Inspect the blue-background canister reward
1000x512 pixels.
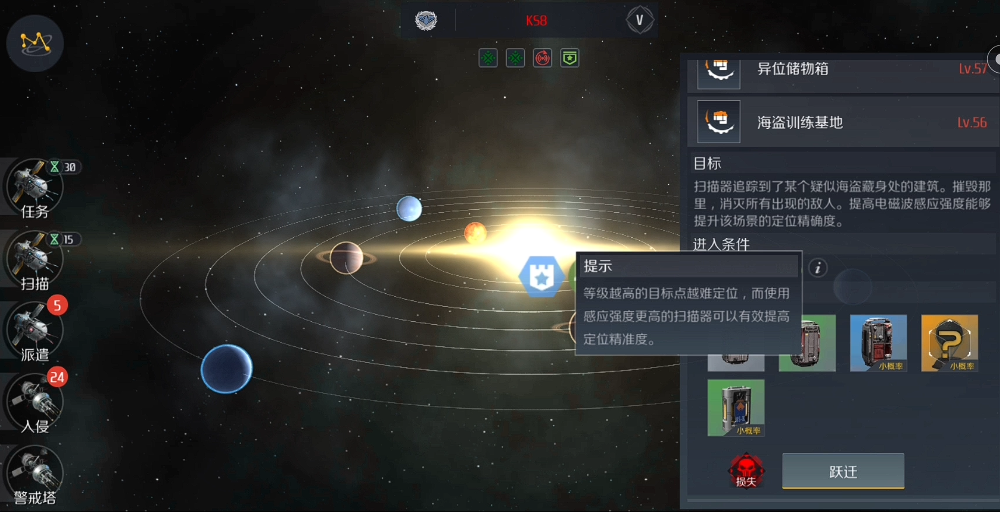(x=878, y=343)
